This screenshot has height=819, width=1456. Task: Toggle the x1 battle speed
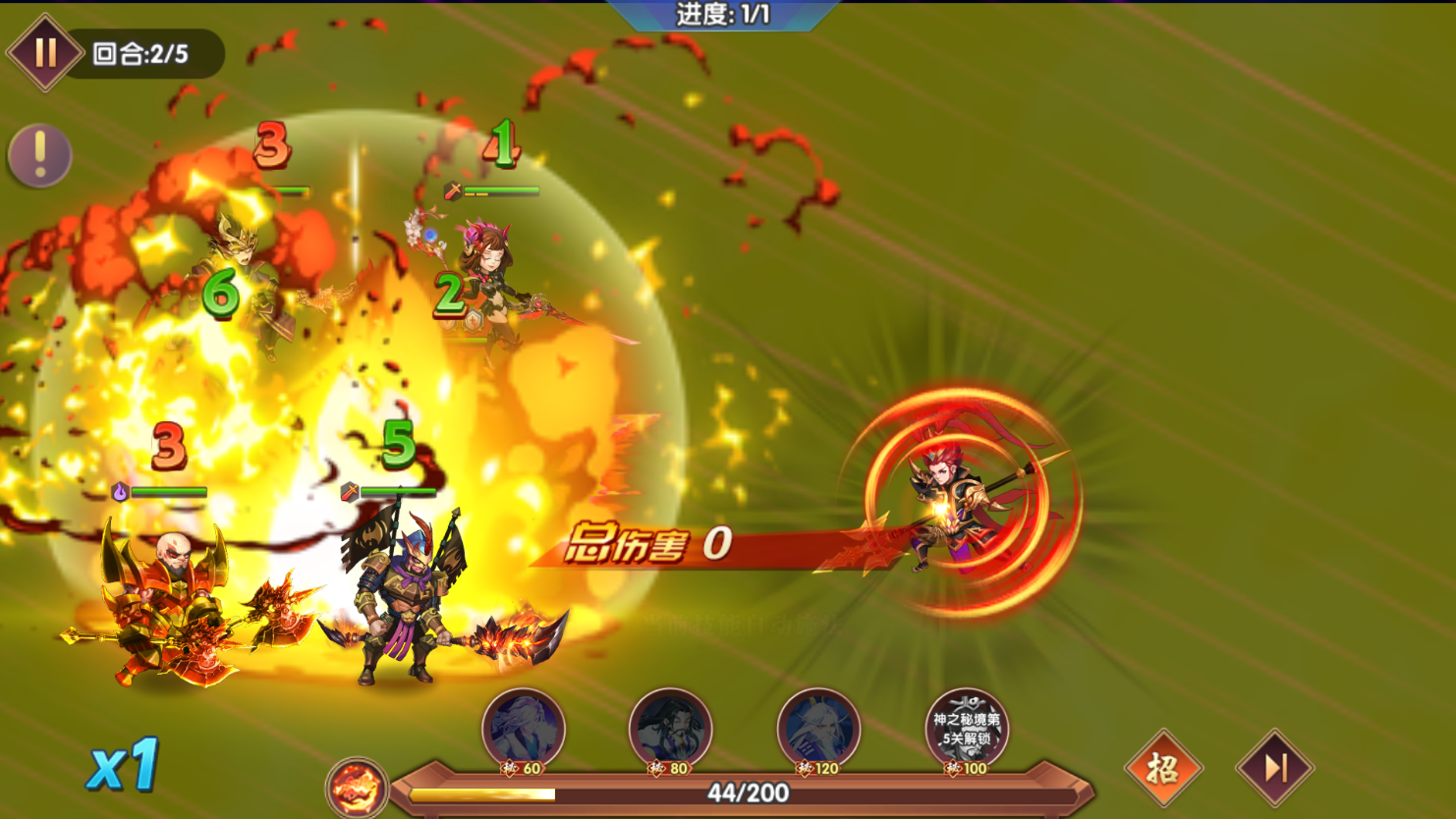pyautogui.click(x=123, y=764)
